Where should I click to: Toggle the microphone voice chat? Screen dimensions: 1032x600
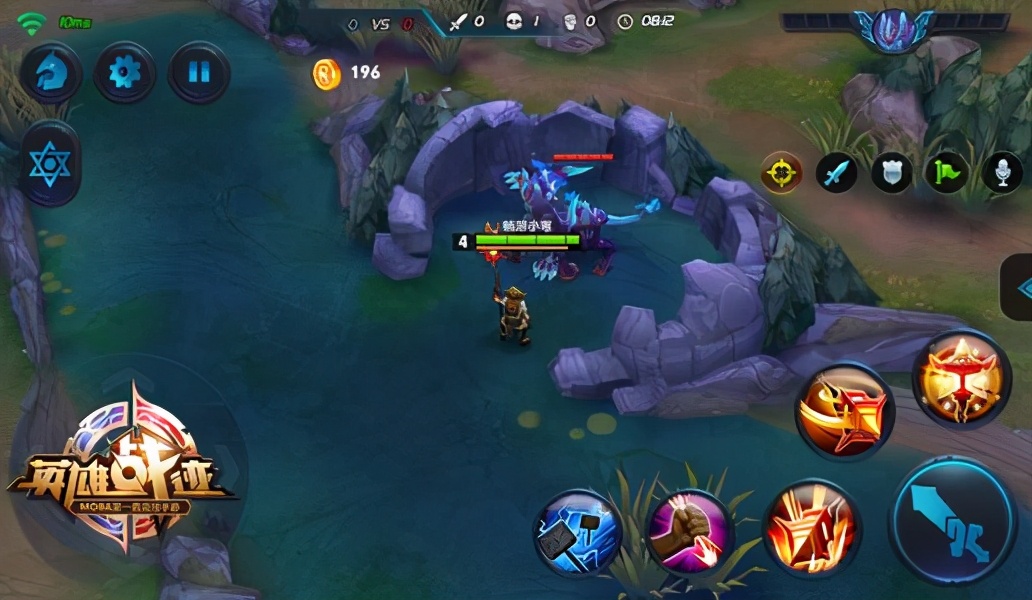(1001, 173)
